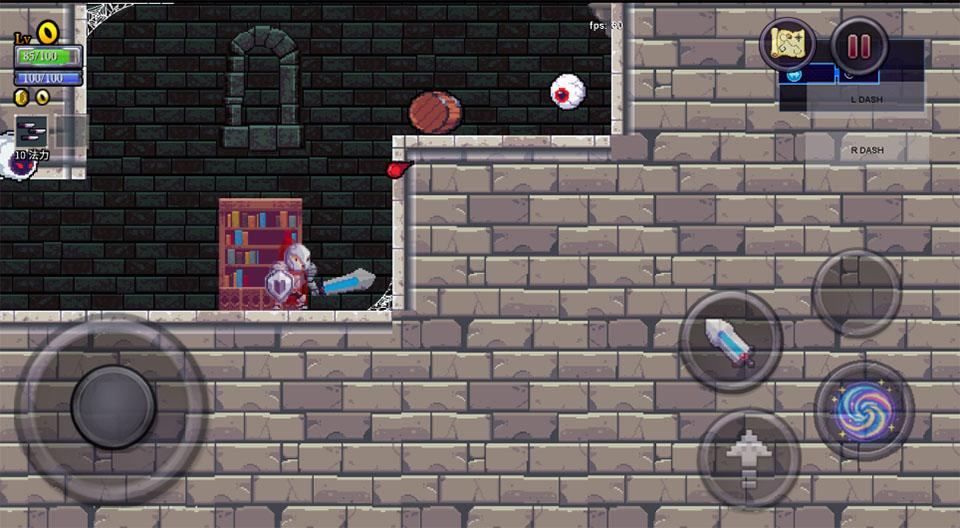Screen dimensions: 960x528
Task: Tap the L DASH button
Action: [866, 99]
